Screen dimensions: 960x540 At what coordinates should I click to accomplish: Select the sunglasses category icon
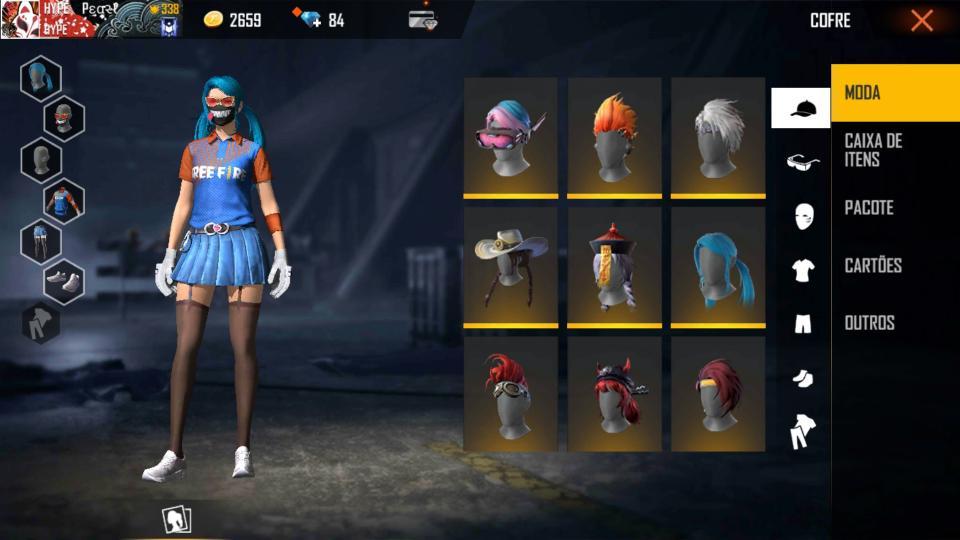pyautogui.click(x=801, y=162)
